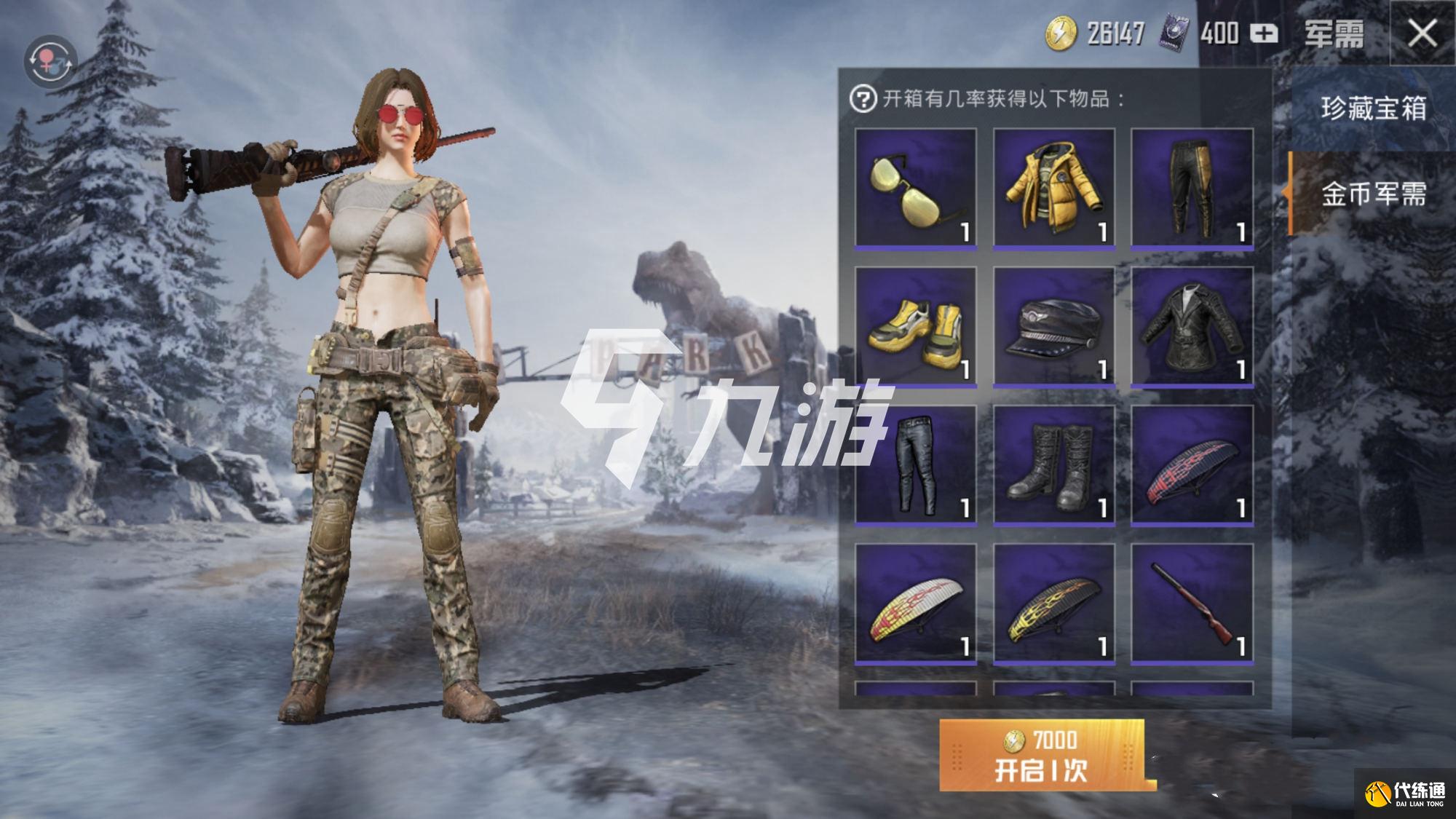Toggle the character gender swap icon
1456x819 pixels.
click(x=50, y=60)
